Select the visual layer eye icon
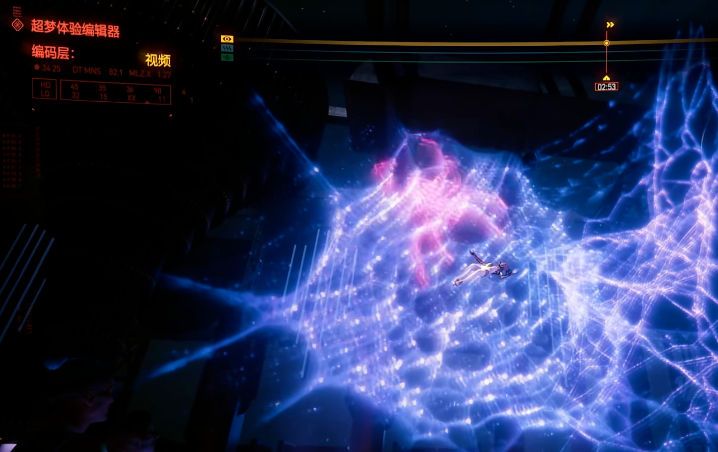 [x=227, y=39]
